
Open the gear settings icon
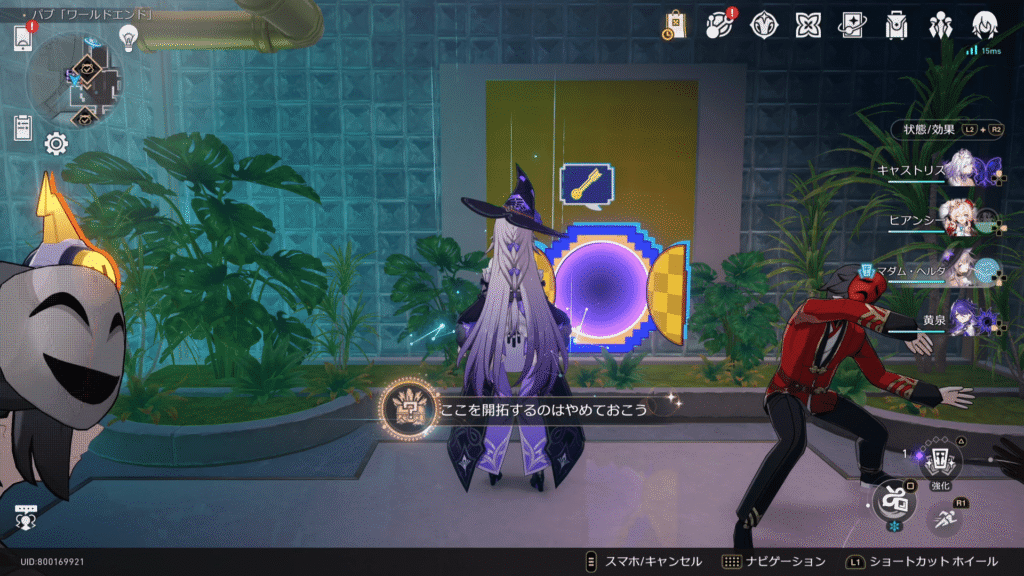[x=56, y=144]
